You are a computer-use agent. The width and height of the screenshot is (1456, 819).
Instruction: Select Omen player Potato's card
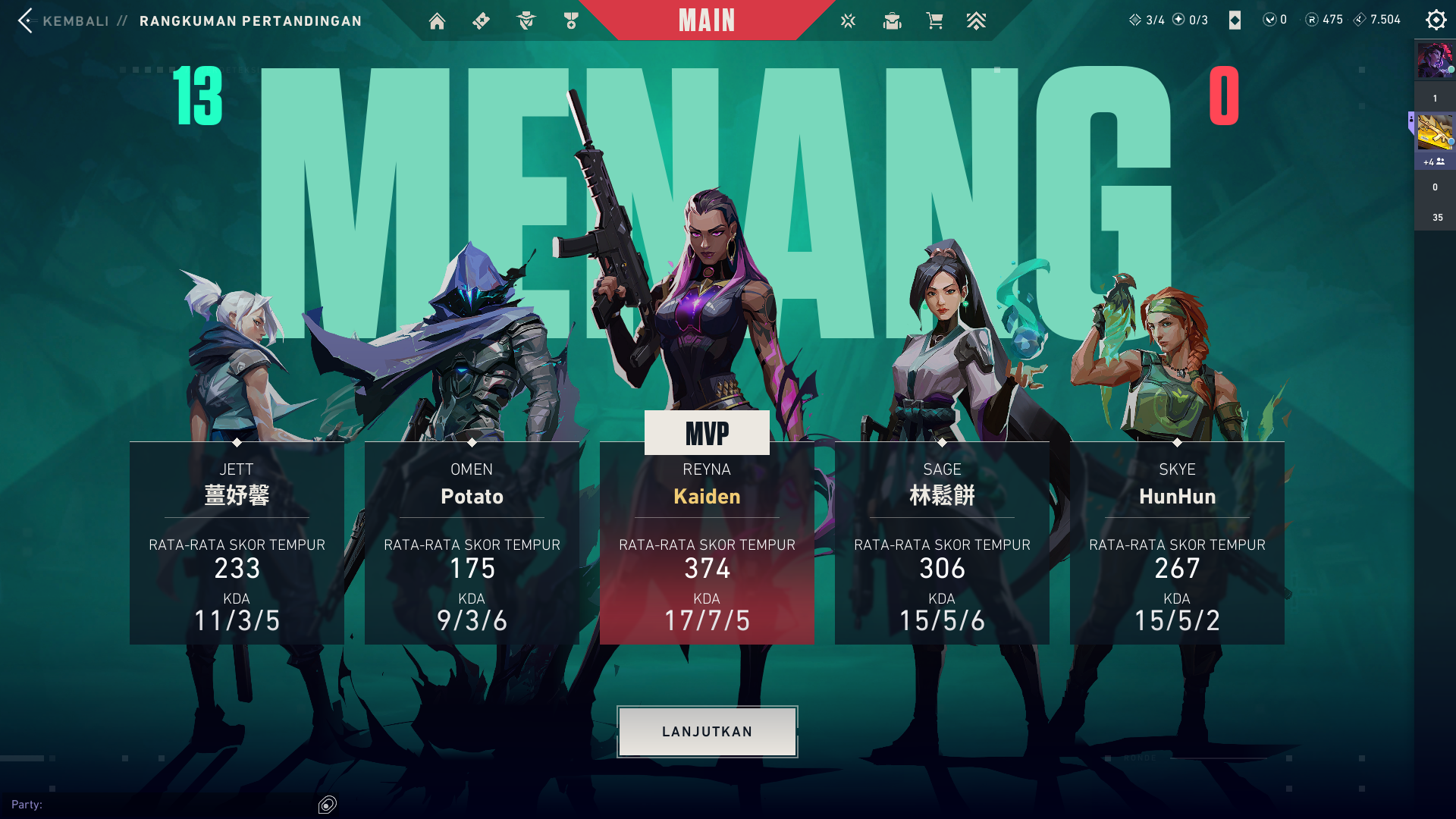tap(472, 543)
